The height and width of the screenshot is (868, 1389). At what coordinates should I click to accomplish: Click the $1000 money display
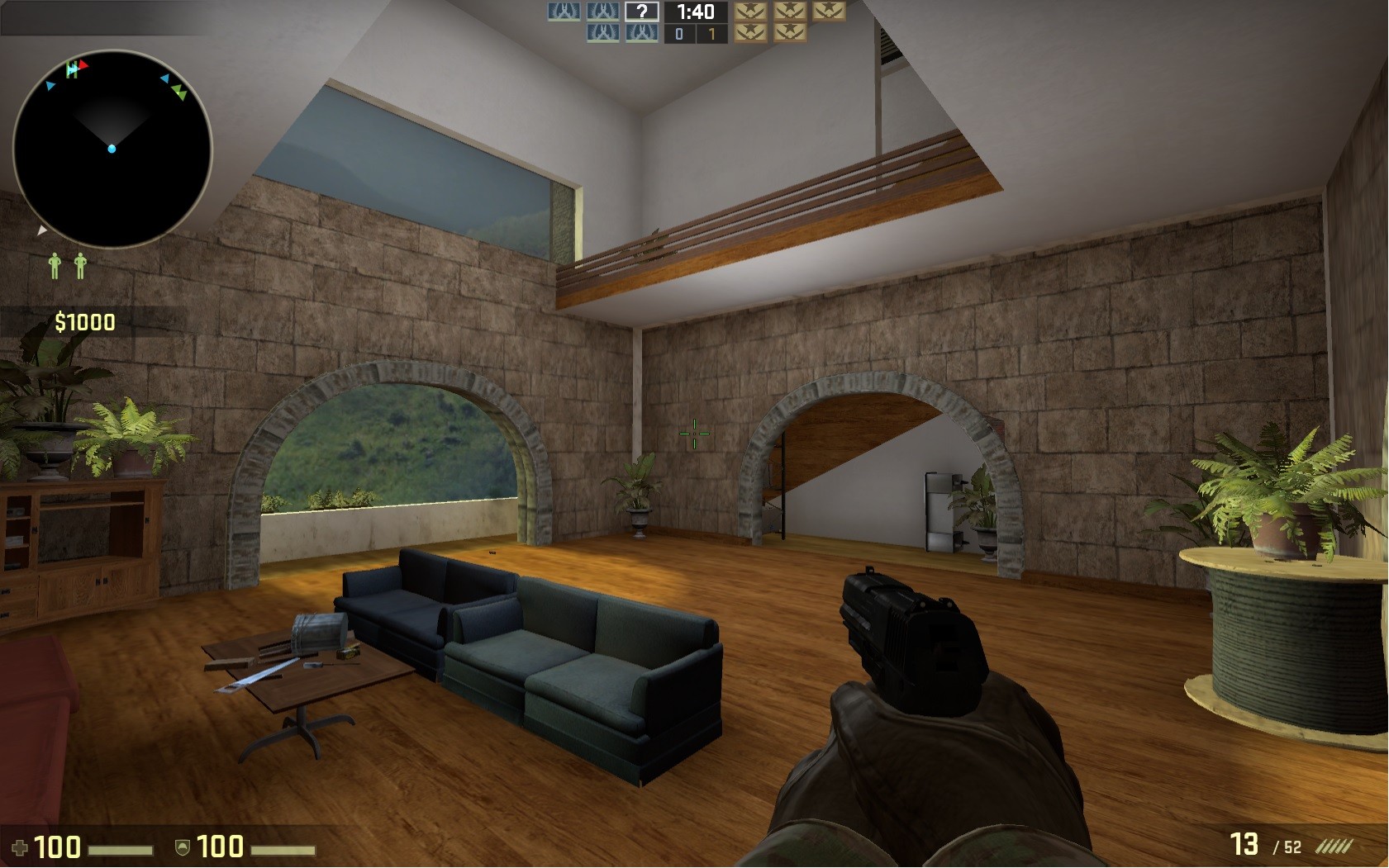click(83, 321)
